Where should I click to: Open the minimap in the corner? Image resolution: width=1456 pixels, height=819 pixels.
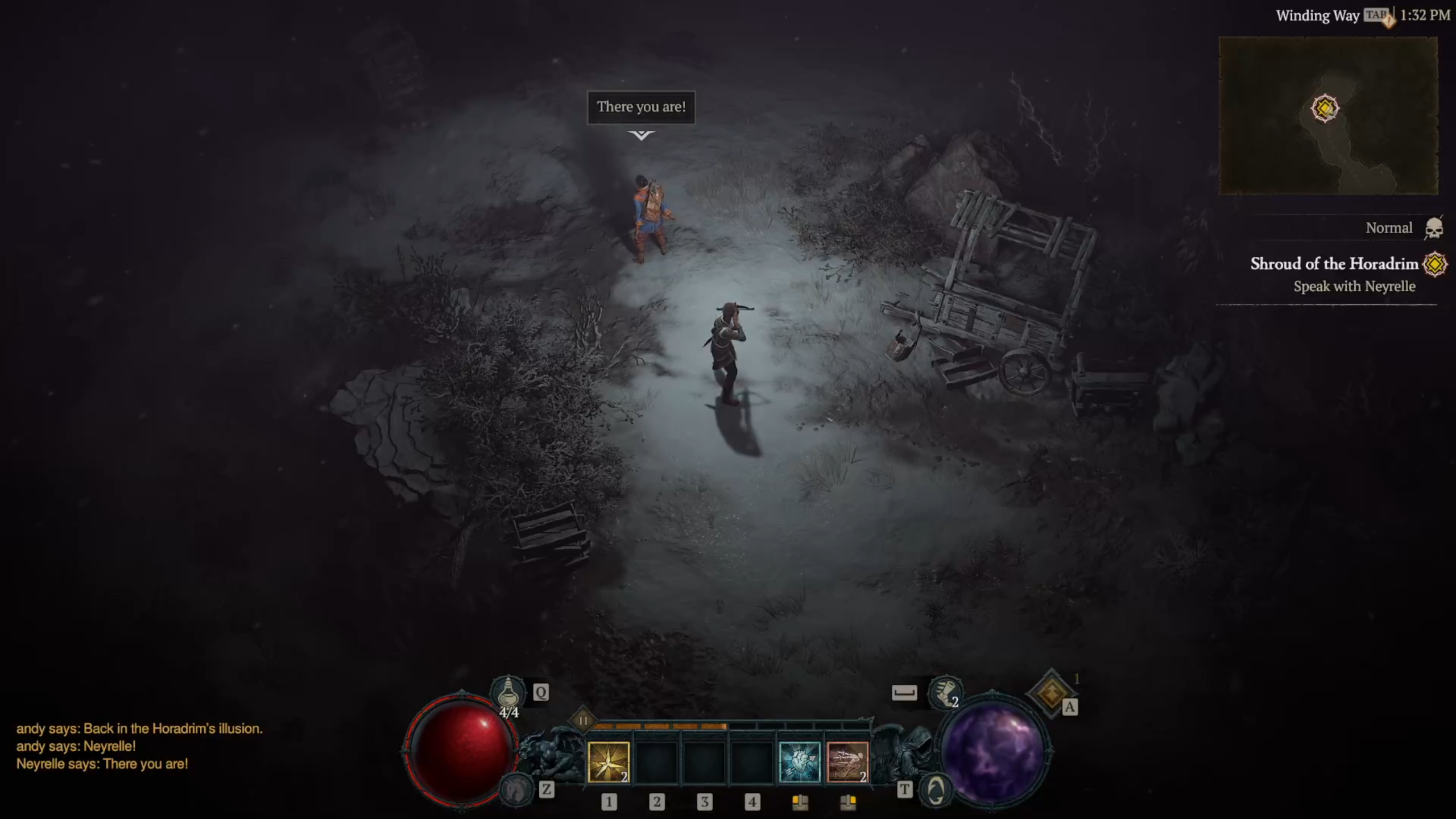[1328, 115]
